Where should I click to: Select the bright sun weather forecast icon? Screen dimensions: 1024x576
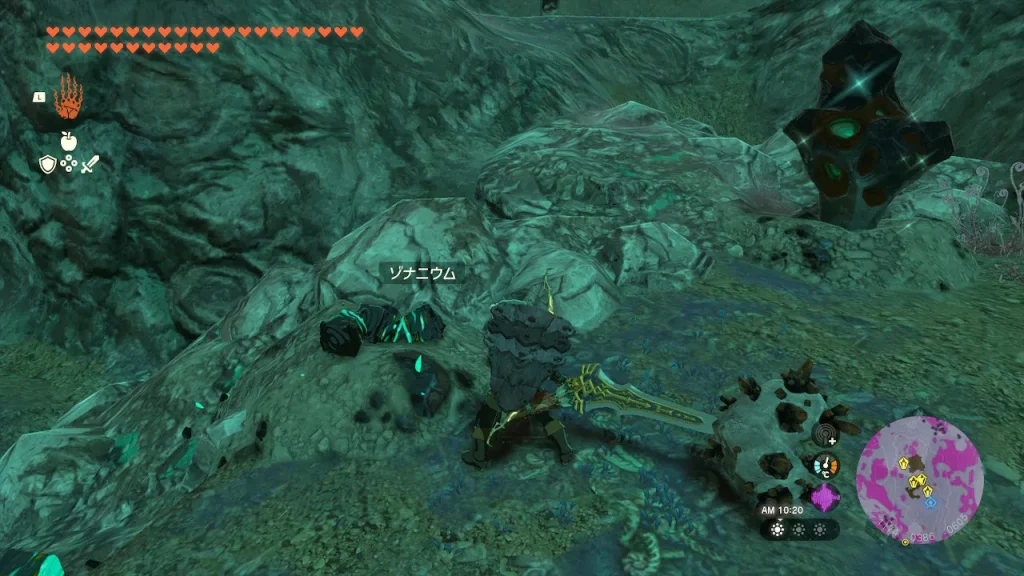tap(778, 529)
